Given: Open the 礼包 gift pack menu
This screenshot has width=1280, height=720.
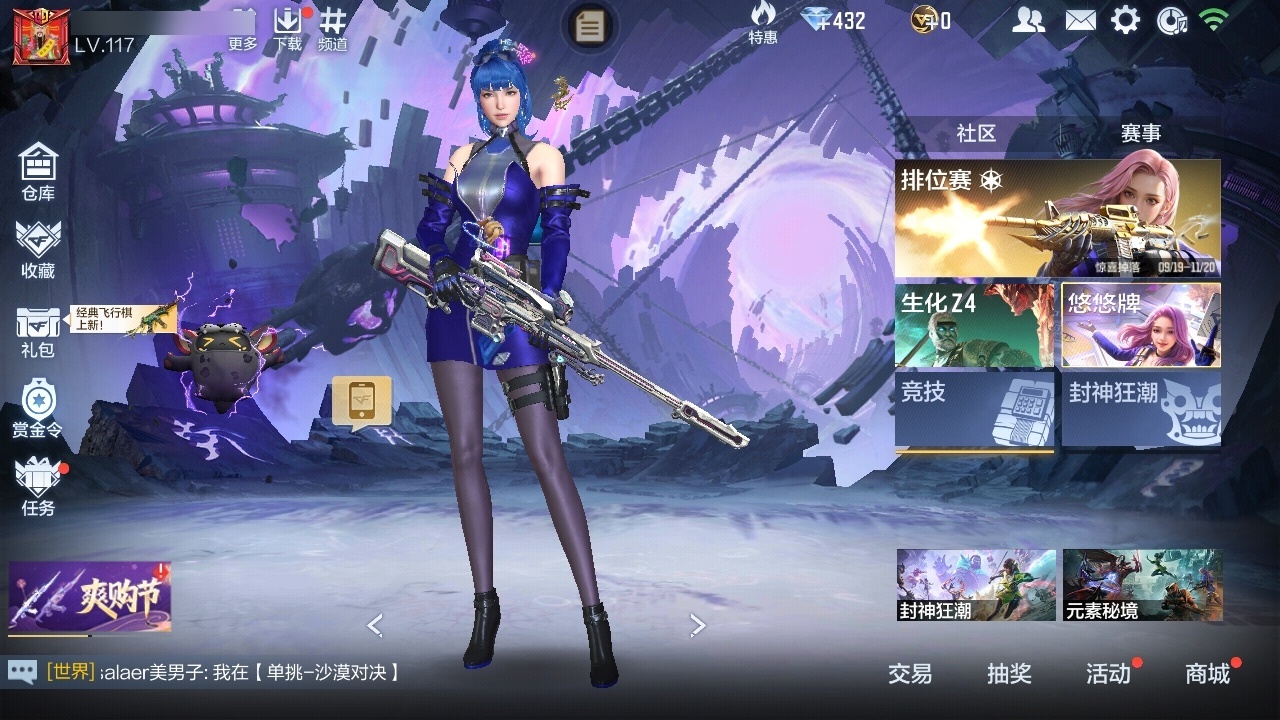Looking at the screenshot, I should pyautogui.click(x=38, y=330).
